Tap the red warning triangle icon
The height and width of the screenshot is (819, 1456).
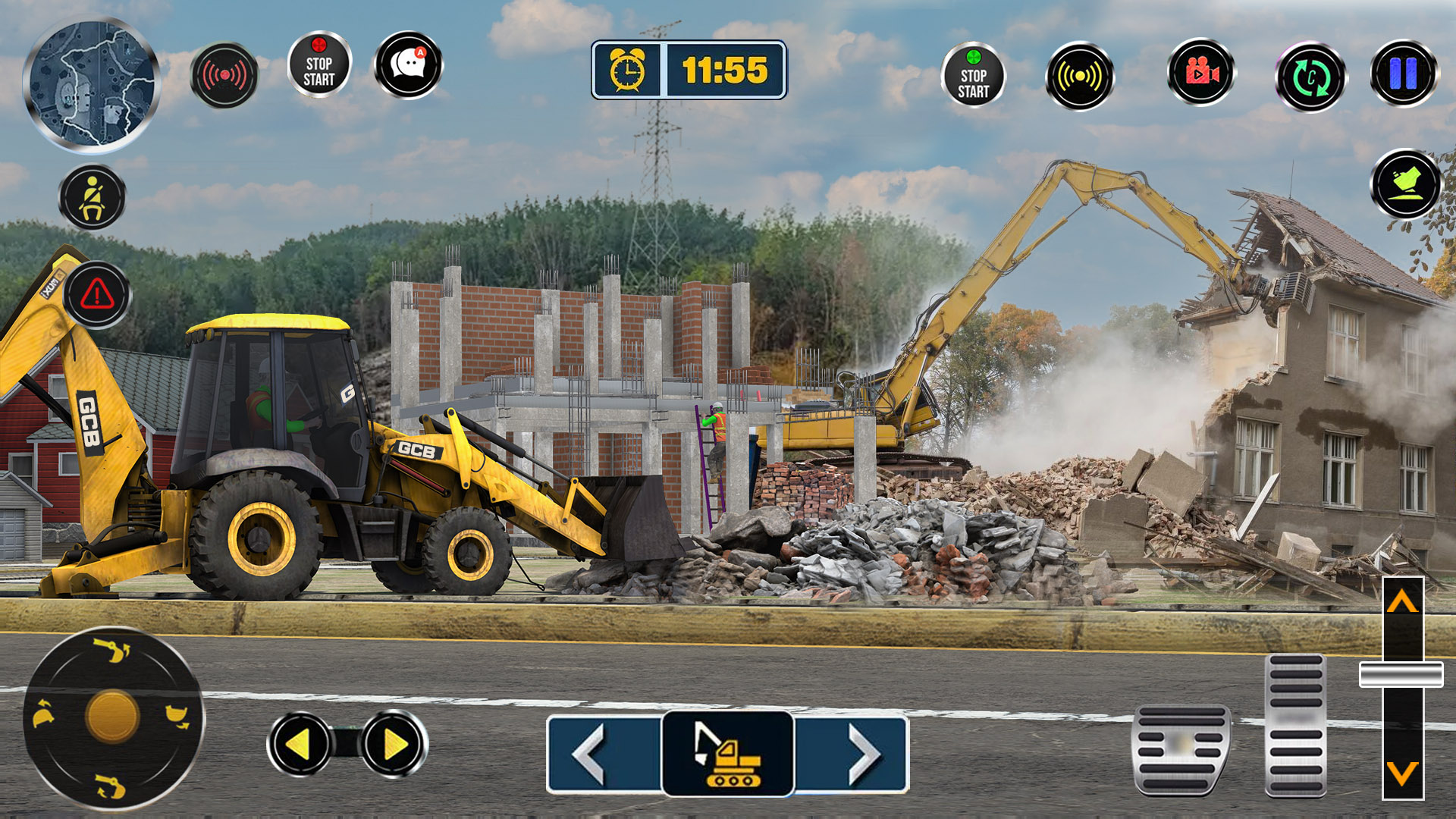pyautogui.click(x=96, y=294)
